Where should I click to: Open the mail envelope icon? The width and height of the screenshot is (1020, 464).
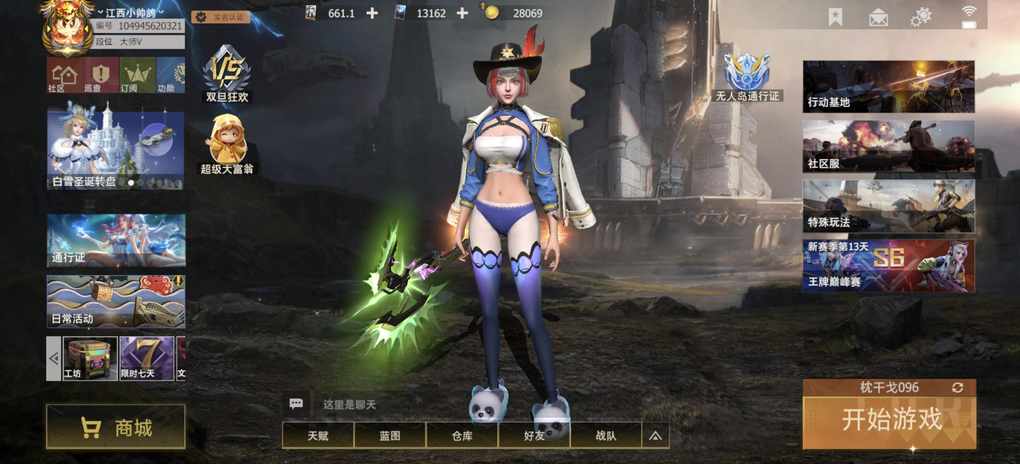(x=879, y=16)
